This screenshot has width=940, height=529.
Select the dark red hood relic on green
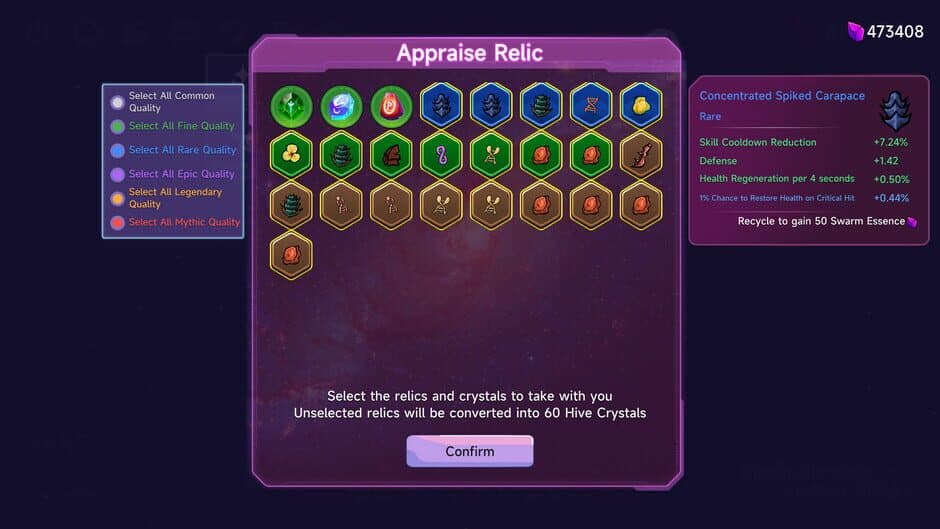click(391, 155)
